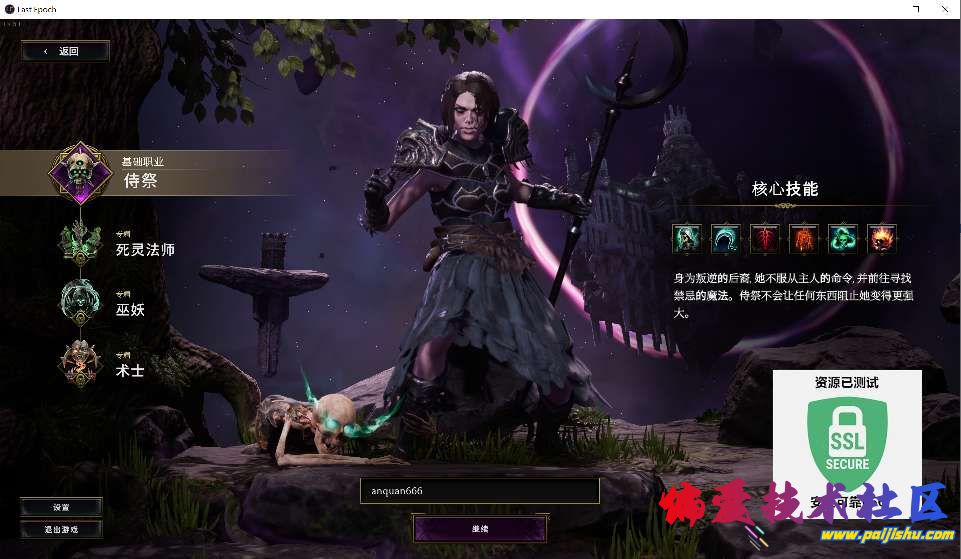Pick the flaming skull skill icon
Viewport: 961px width, 559px height.
(882, 239)
